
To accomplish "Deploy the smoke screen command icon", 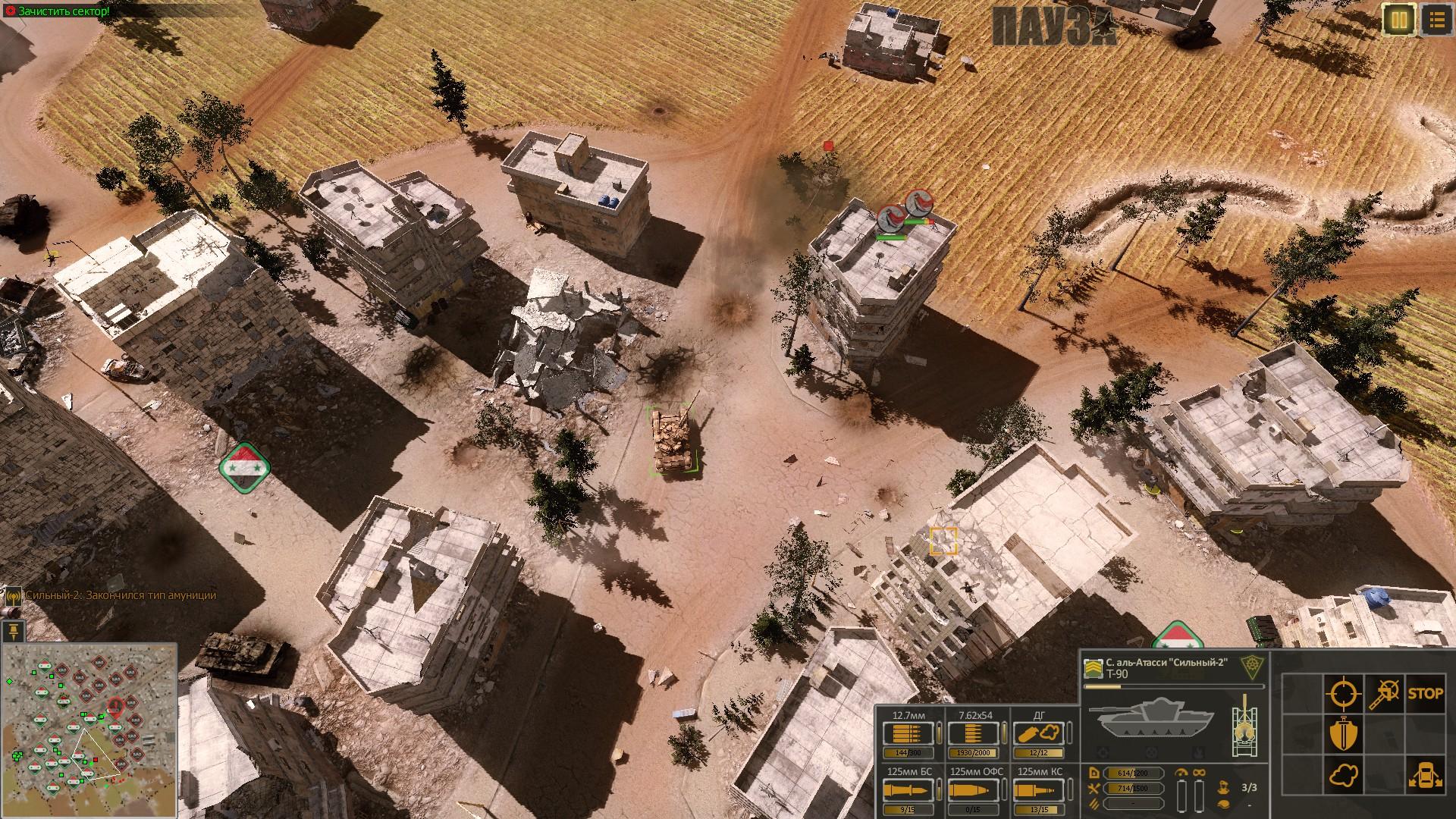I will [1344, 776].
